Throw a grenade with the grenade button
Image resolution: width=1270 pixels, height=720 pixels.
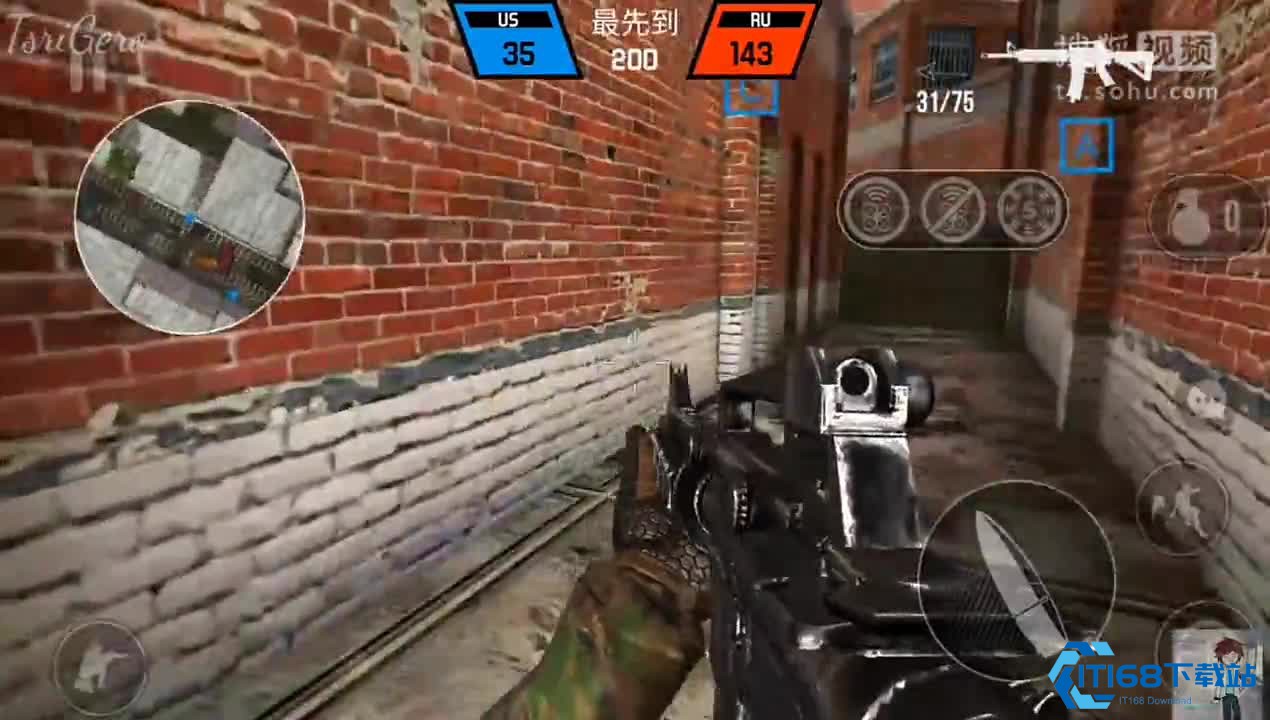point(1202,218)
